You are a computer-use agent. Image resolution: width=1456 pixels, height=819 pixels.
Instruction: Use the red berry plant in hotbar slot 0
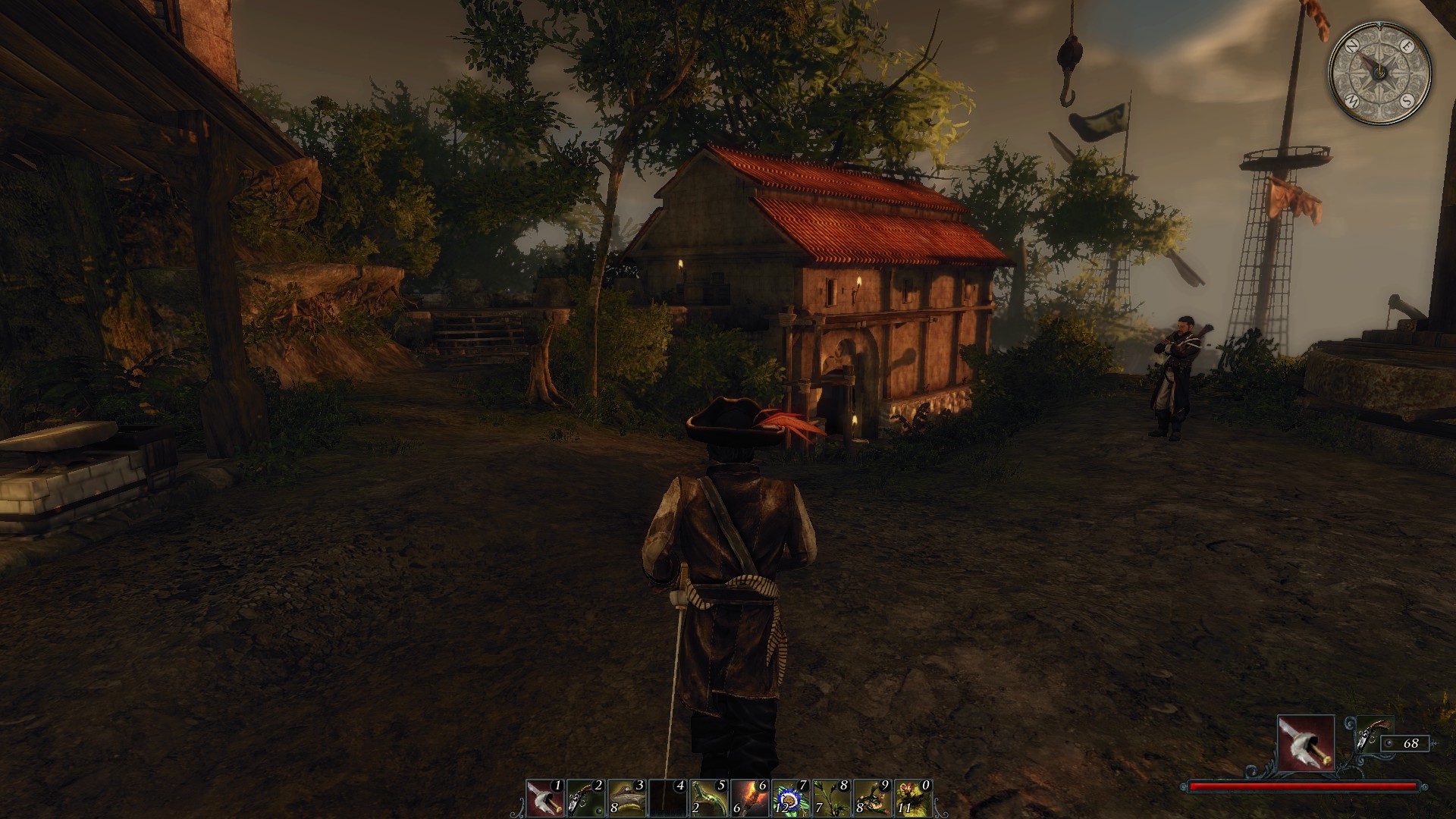point(914,798)
